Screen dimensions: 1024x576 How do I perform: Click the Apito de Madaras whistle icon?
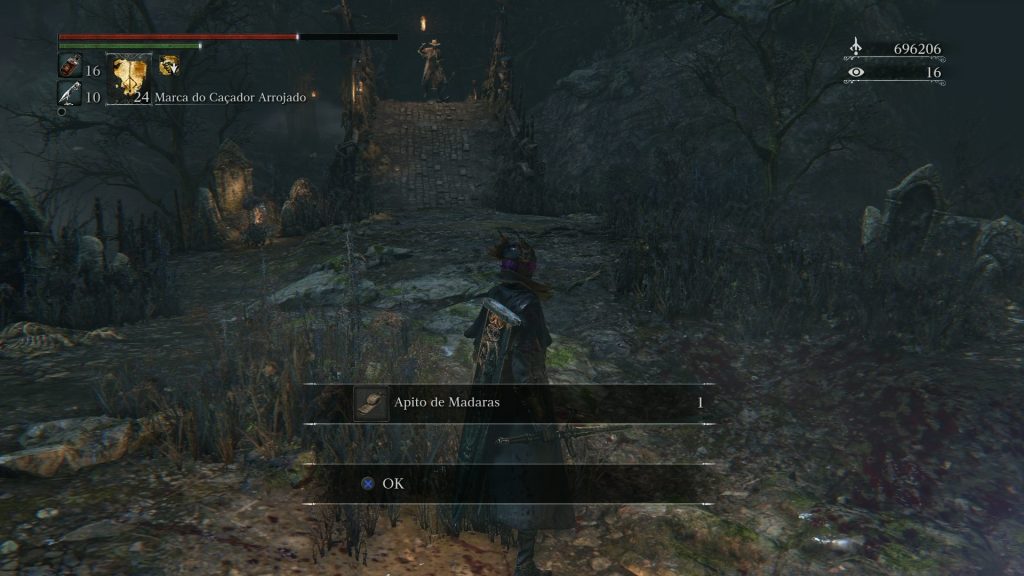click(371, 403)
